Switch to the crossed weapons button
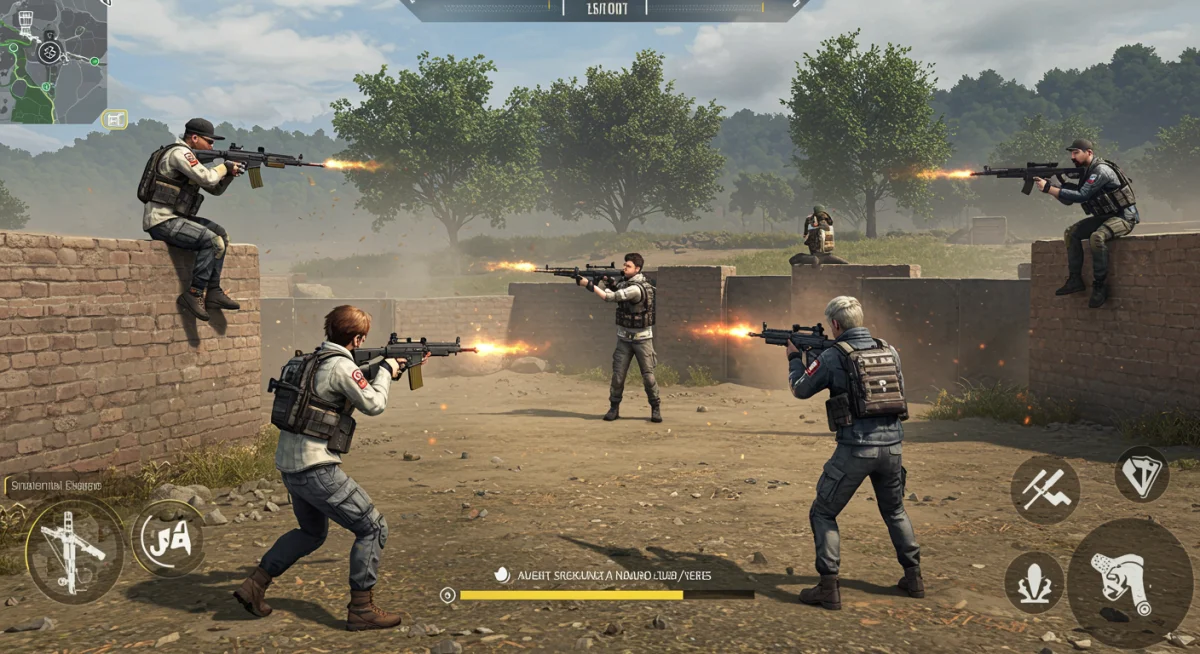This screenshot has width=1200, height=654. (x=1045, y=490)
